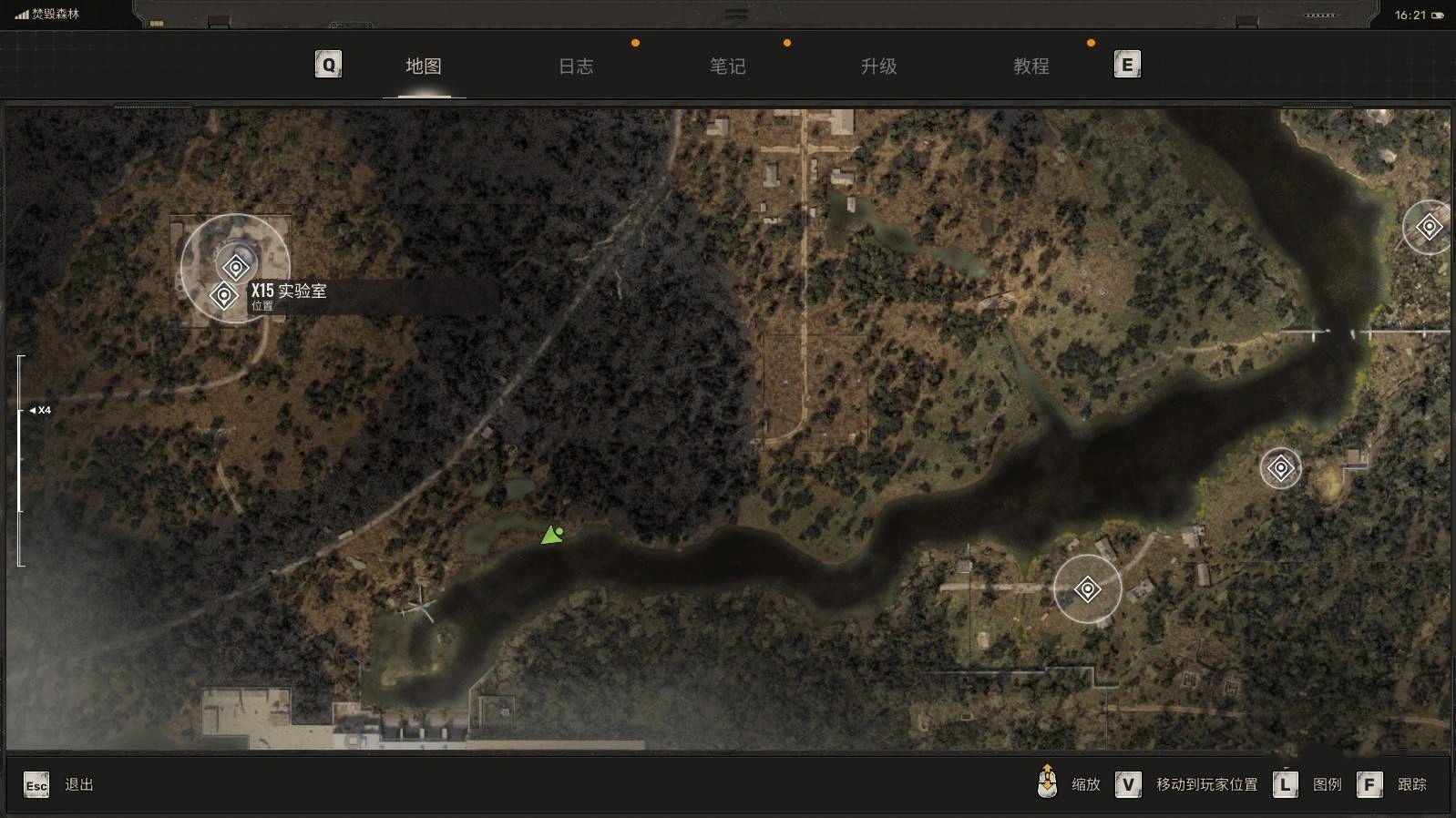Image resolution: width=1456 pixels, height=818 pixels.
Task: Click the 缩放 zoom control label
Action: tap(1085, 784)
